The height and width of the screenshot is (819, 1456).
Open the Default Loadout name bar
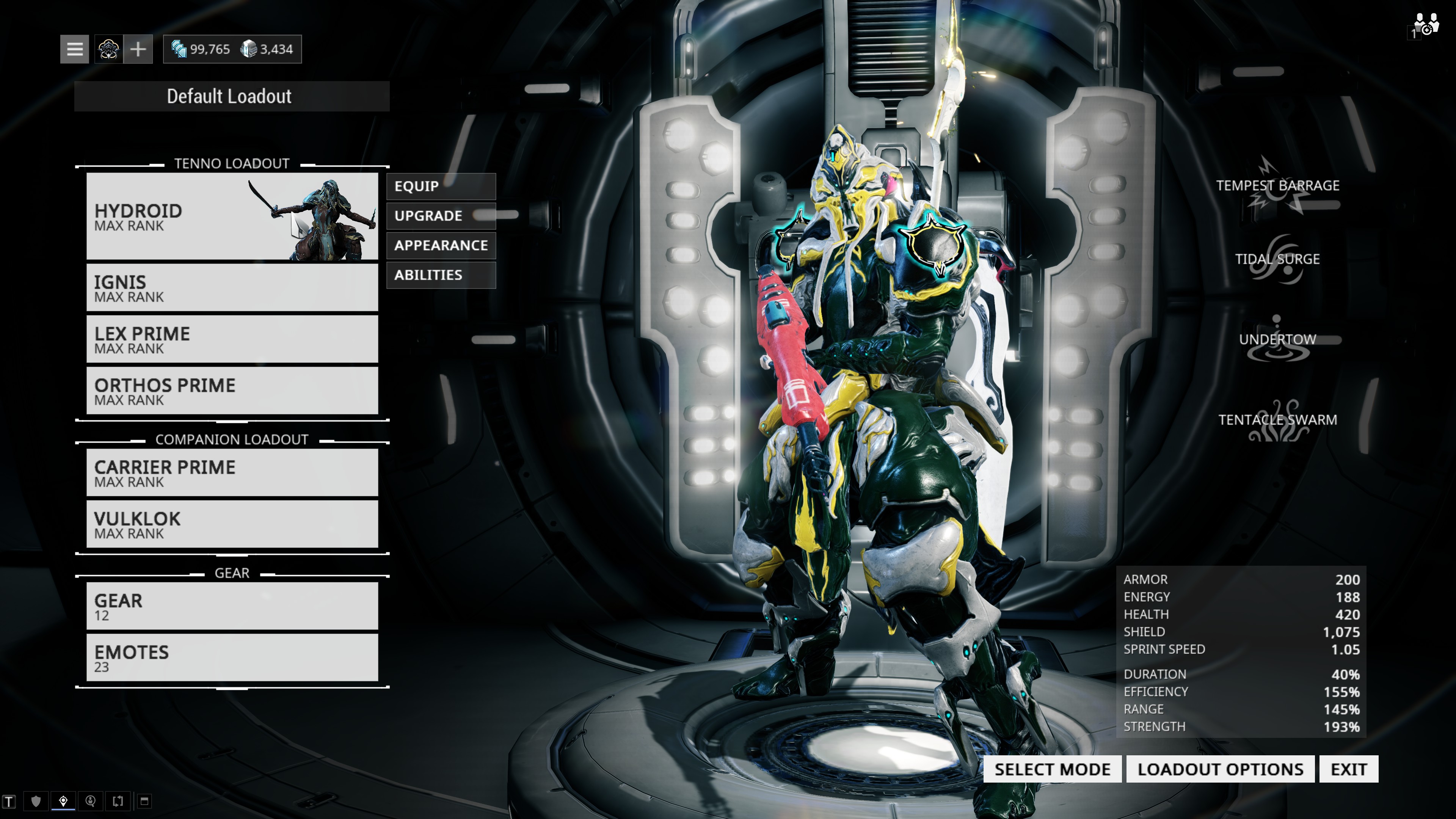(232, 96)
